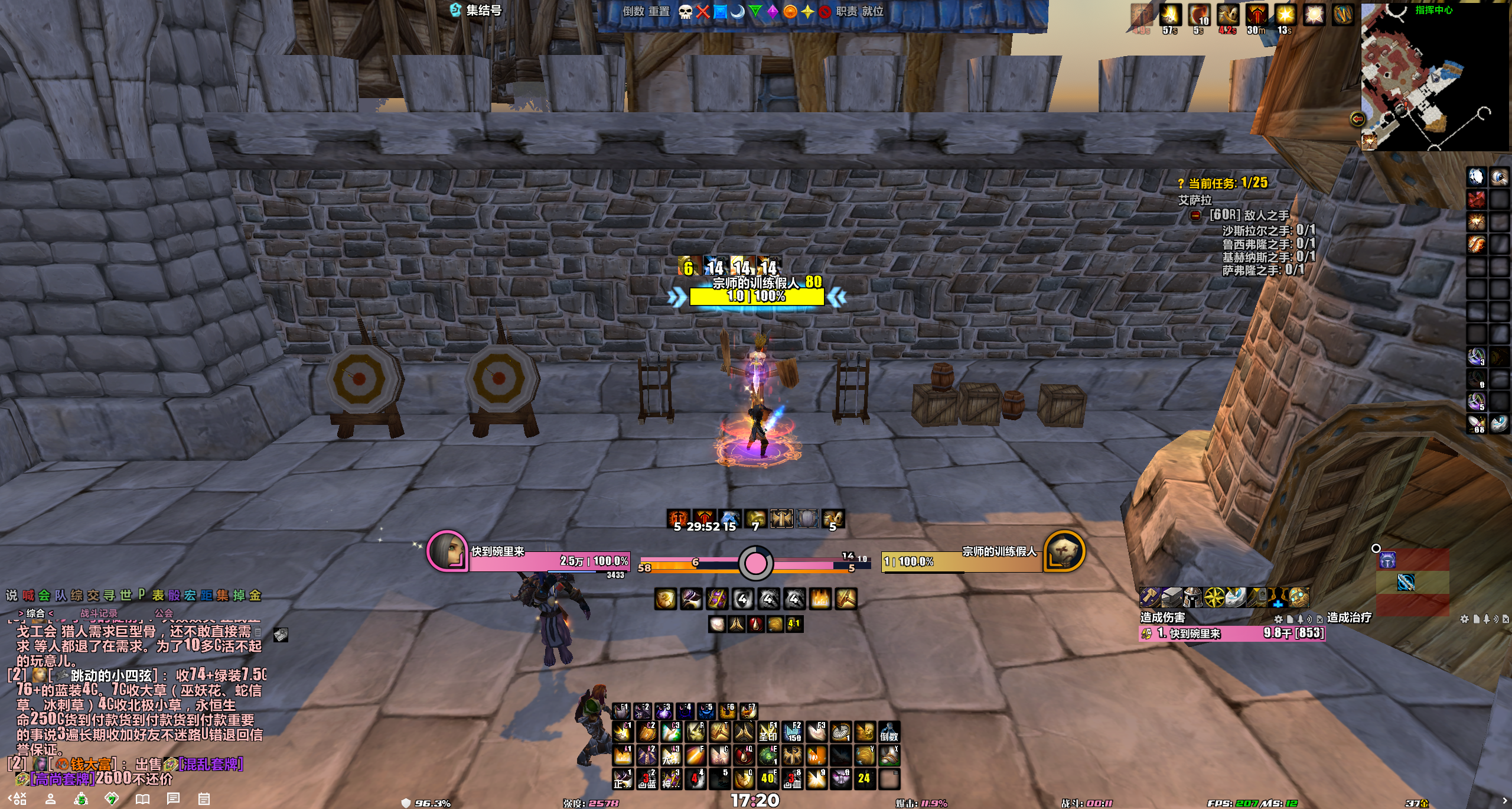Click the 钱大富 player name in chat
The image size is (1512, 809).
coord(90,764)
